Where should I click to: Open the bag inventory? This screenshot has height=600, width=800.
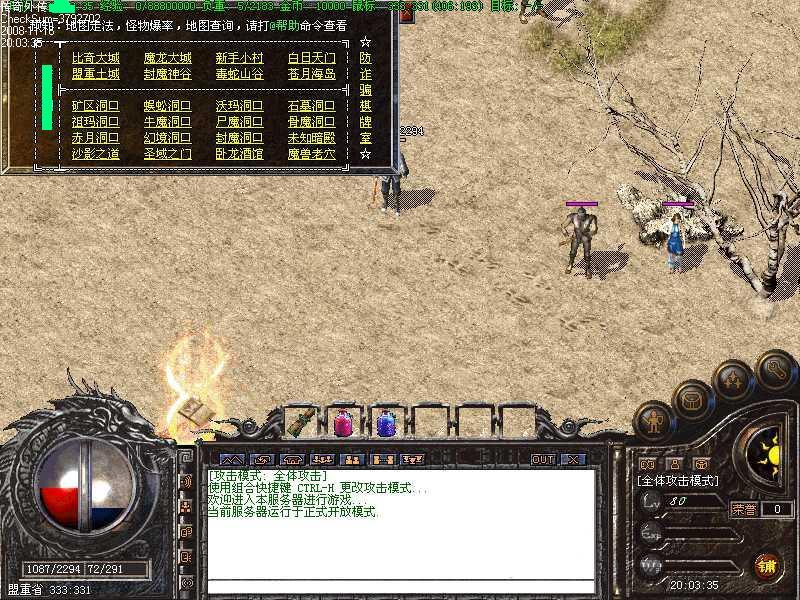coord(691,401)
